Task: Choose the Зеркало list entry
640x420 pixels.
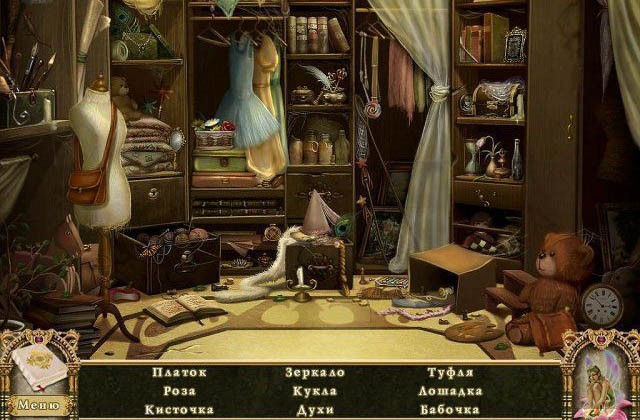Action: point(316,373)
